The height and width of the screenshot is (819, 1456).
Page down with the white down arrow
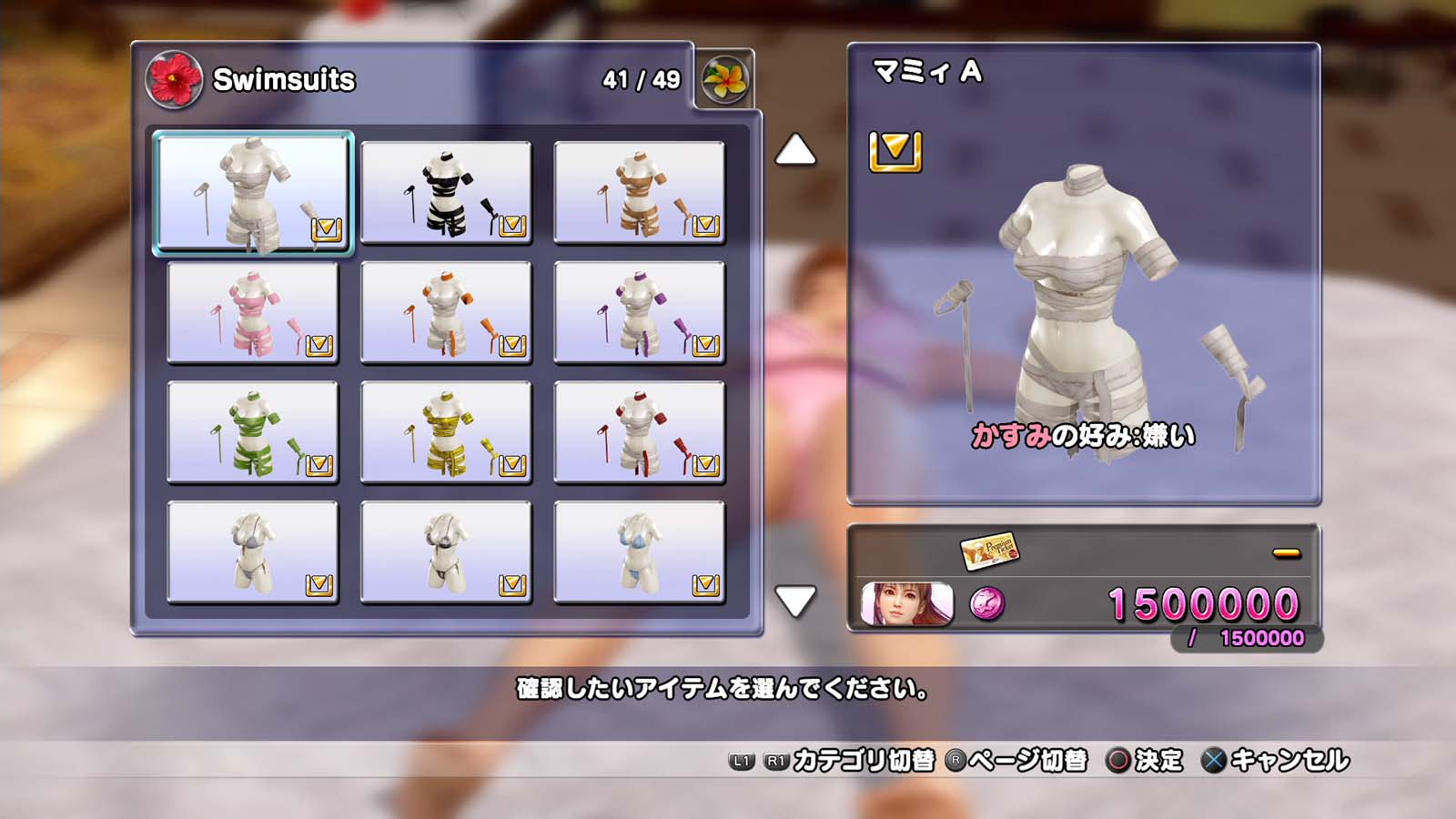pos(794,602)
